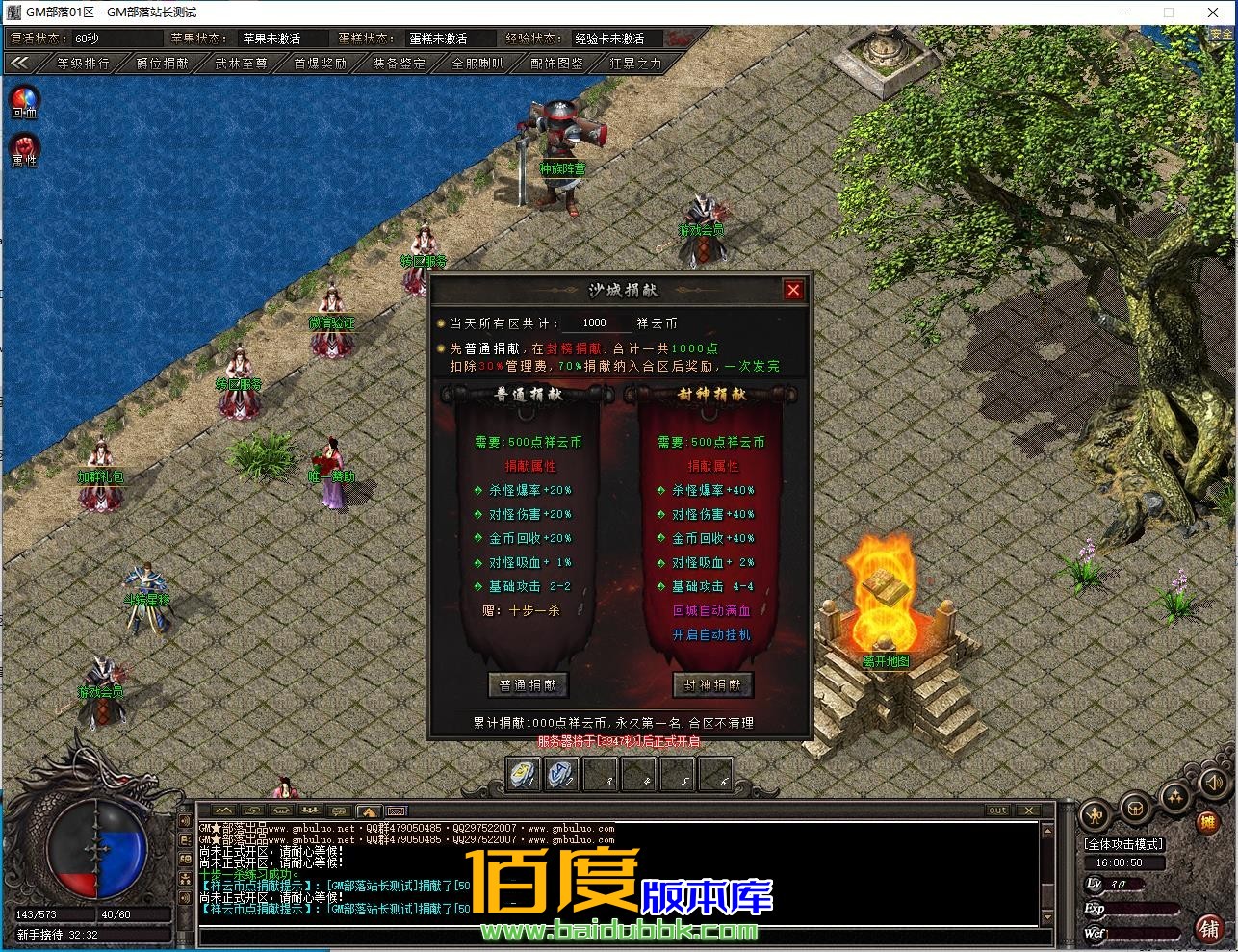Open the 爵位捐献 menu entry
This screenshot has height=952, width=1238.
(162, 63)
